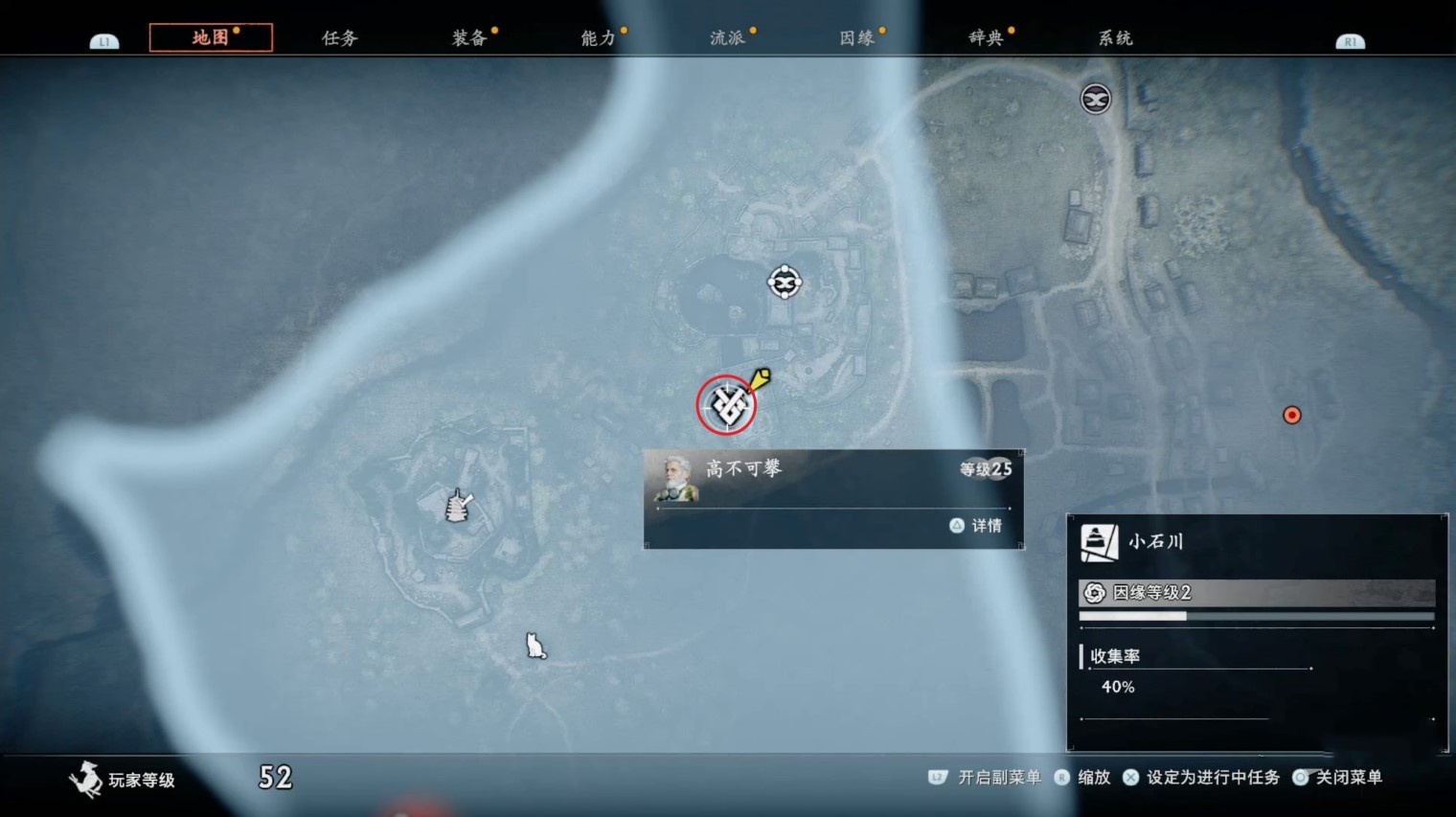Screen dimensions: 1456x817
Task: Click the rabbit icon beside 玩家等级
Action: point(86,780)
